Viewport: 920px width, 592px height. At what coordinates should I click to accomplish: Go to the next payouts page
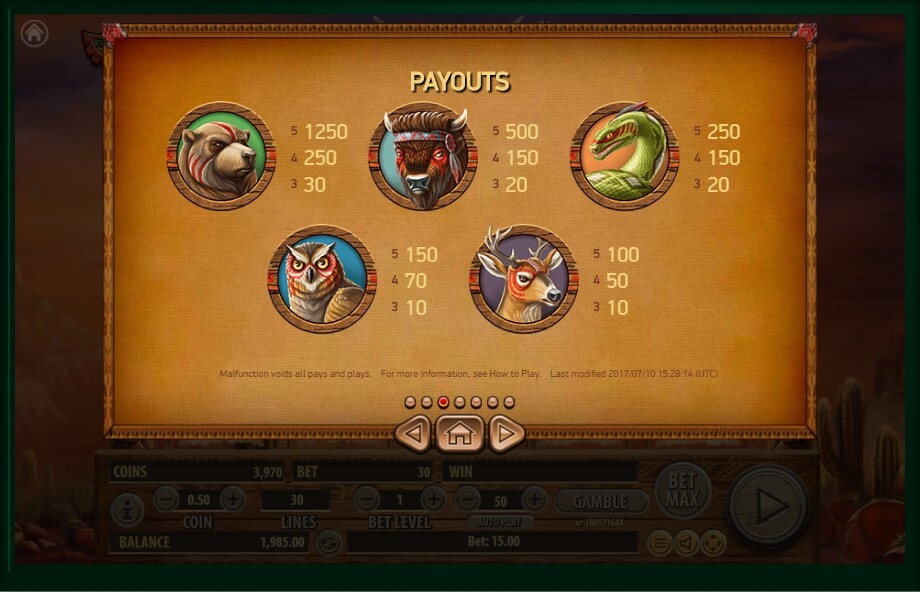(506, 433)
